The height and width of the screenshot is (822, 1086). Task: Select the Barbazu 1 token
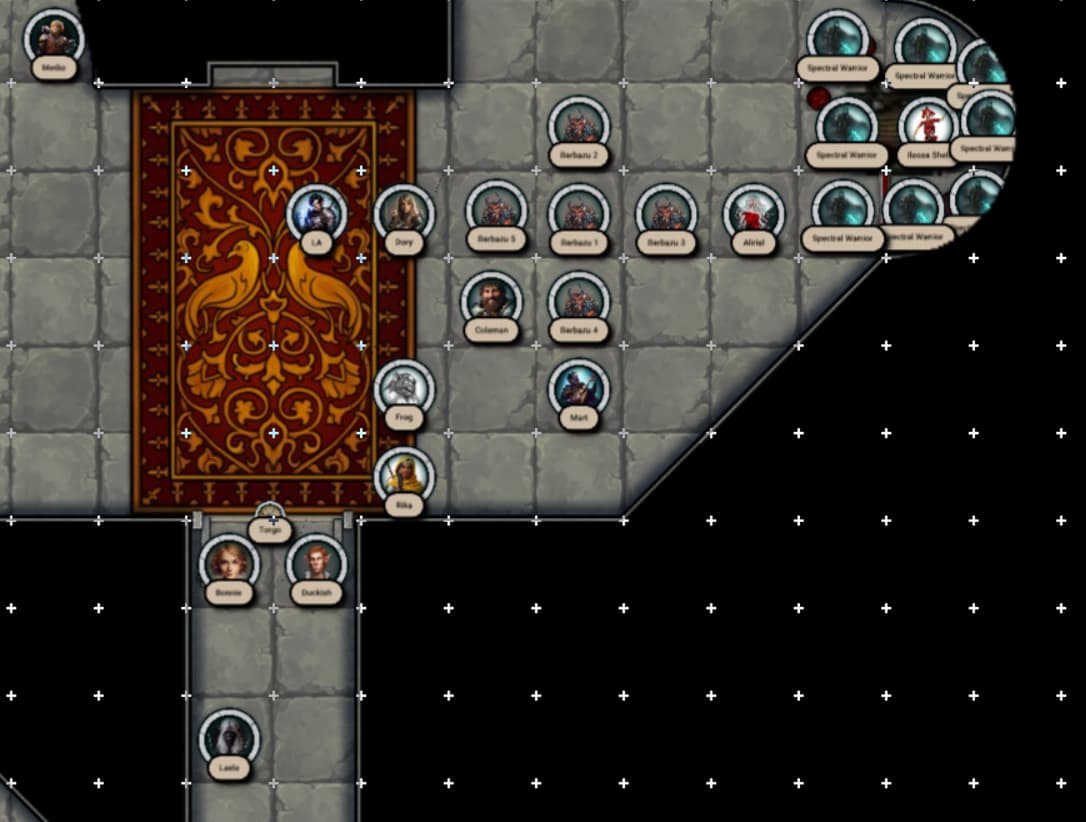(x=579, y=213)
